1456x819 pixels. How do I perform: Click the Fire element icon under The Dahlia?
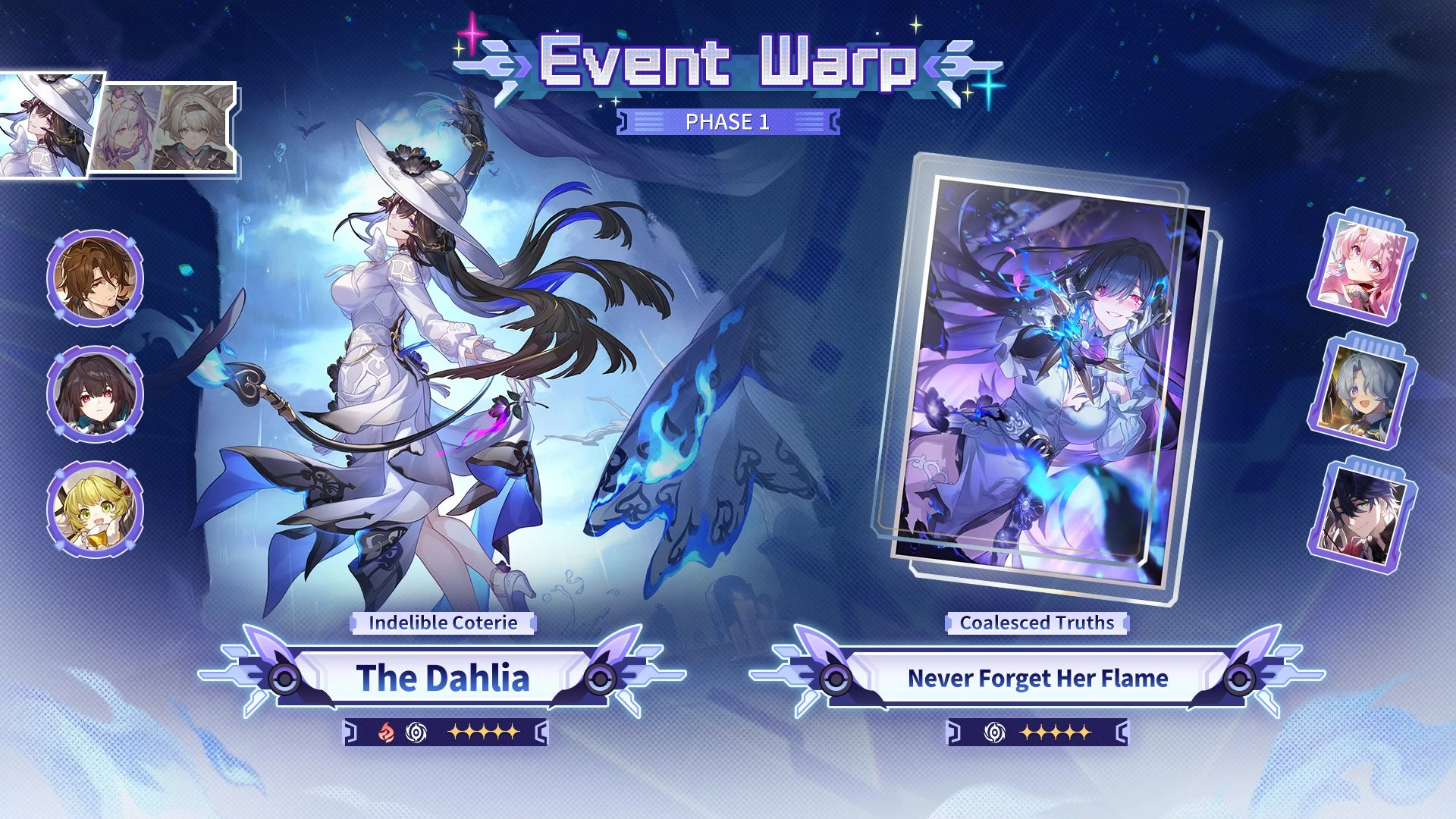coord(388,730)
